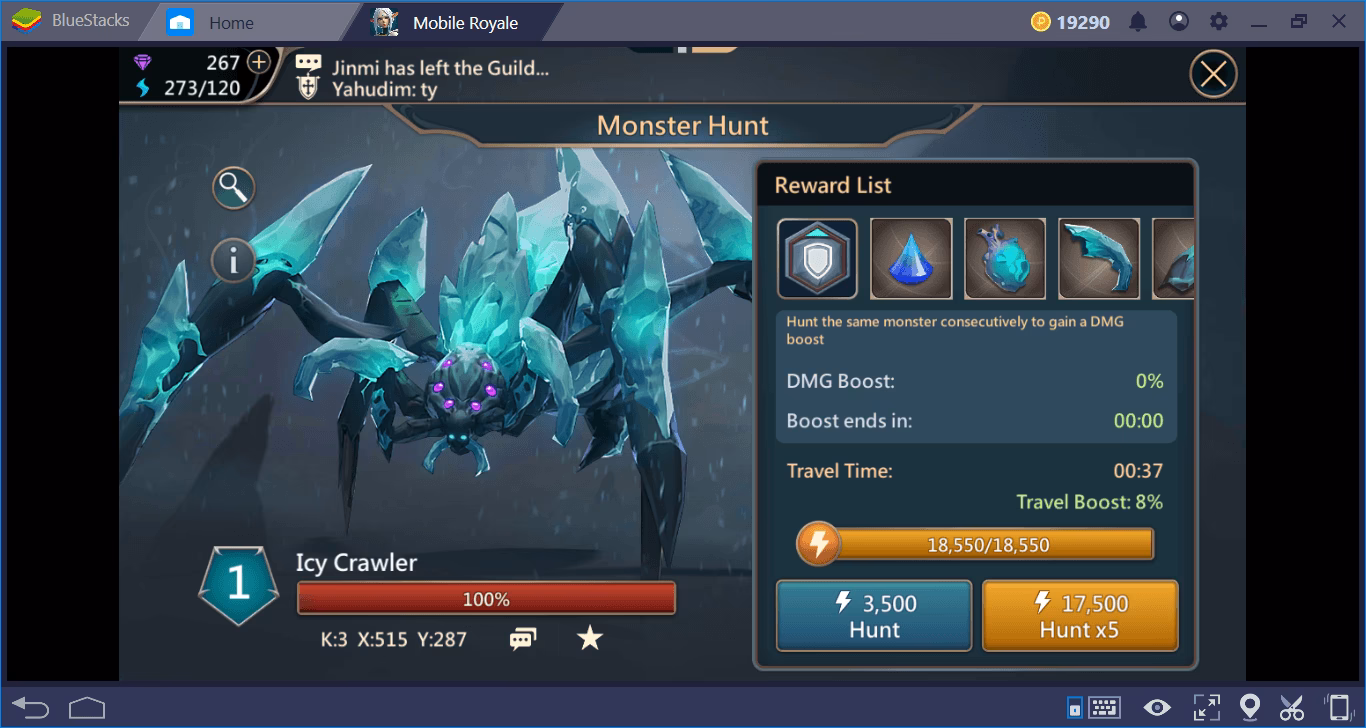Open the GPS location tool in BlueStacks toolbar
Viewport: 1366px width, 728px height.
1250,709
